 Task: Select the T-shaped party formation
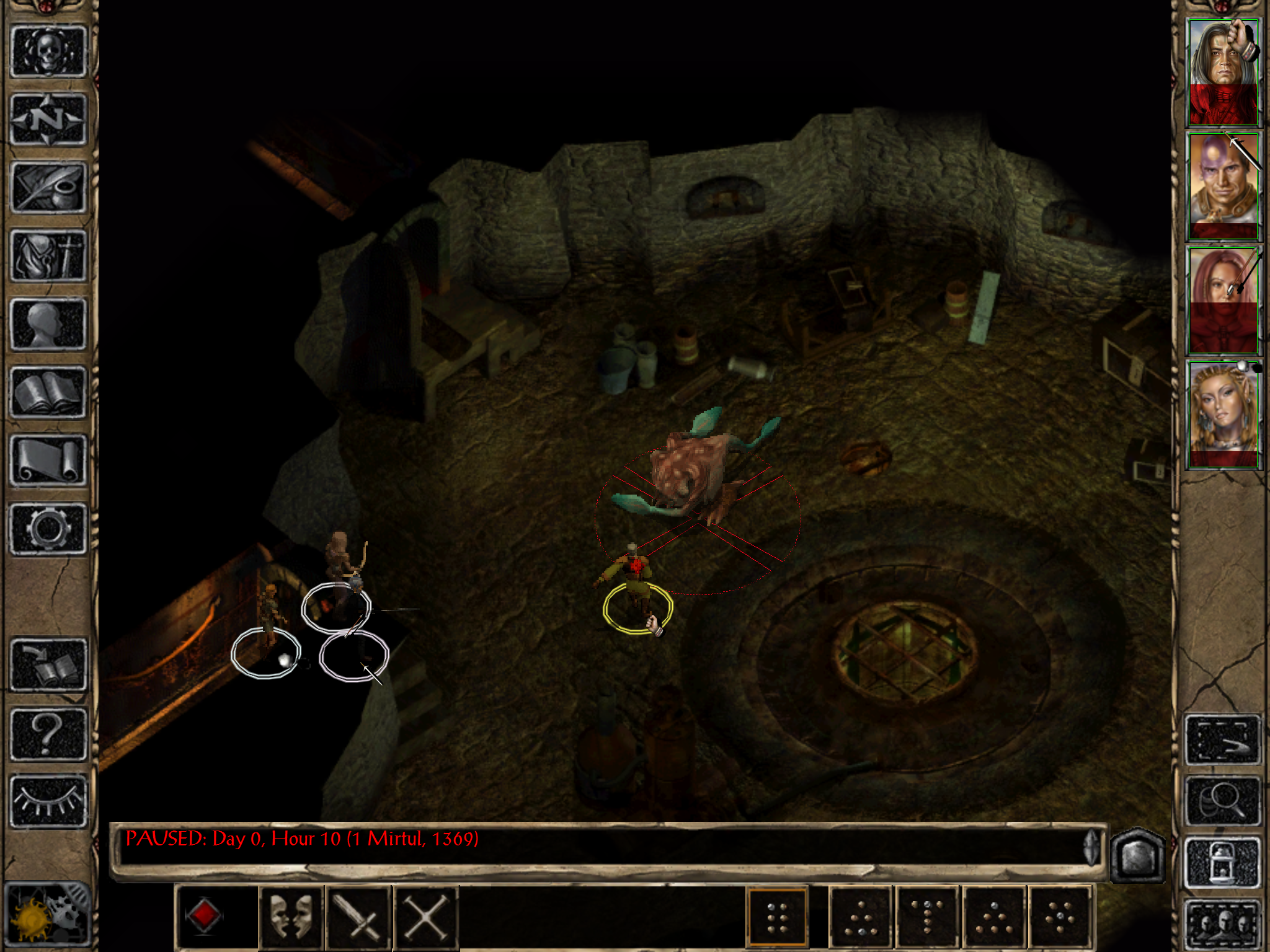(928, 917)
